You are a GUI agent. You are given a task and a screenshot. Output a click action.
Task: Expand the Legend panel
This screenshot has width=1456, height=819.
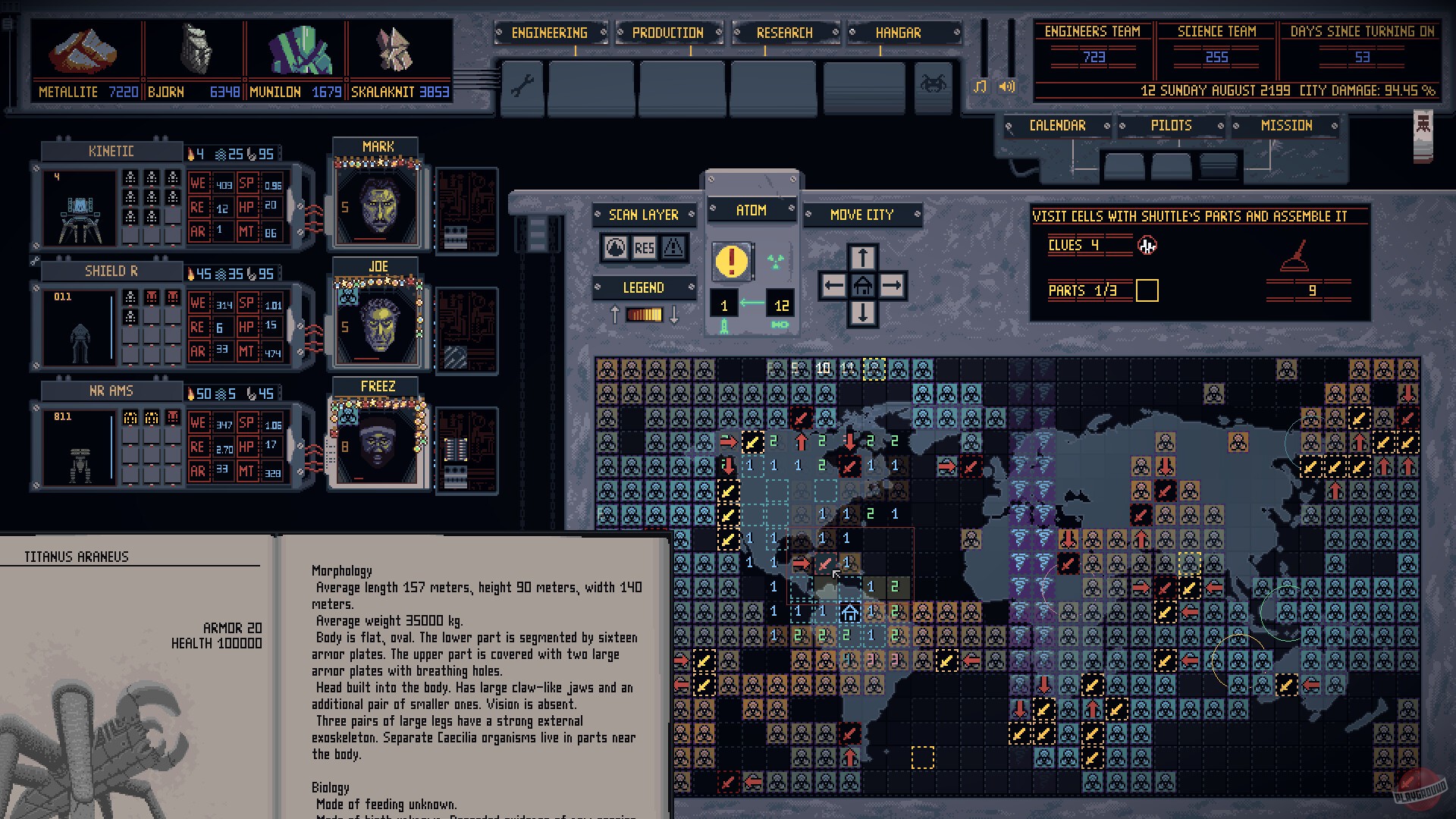(x=645, y=287)
